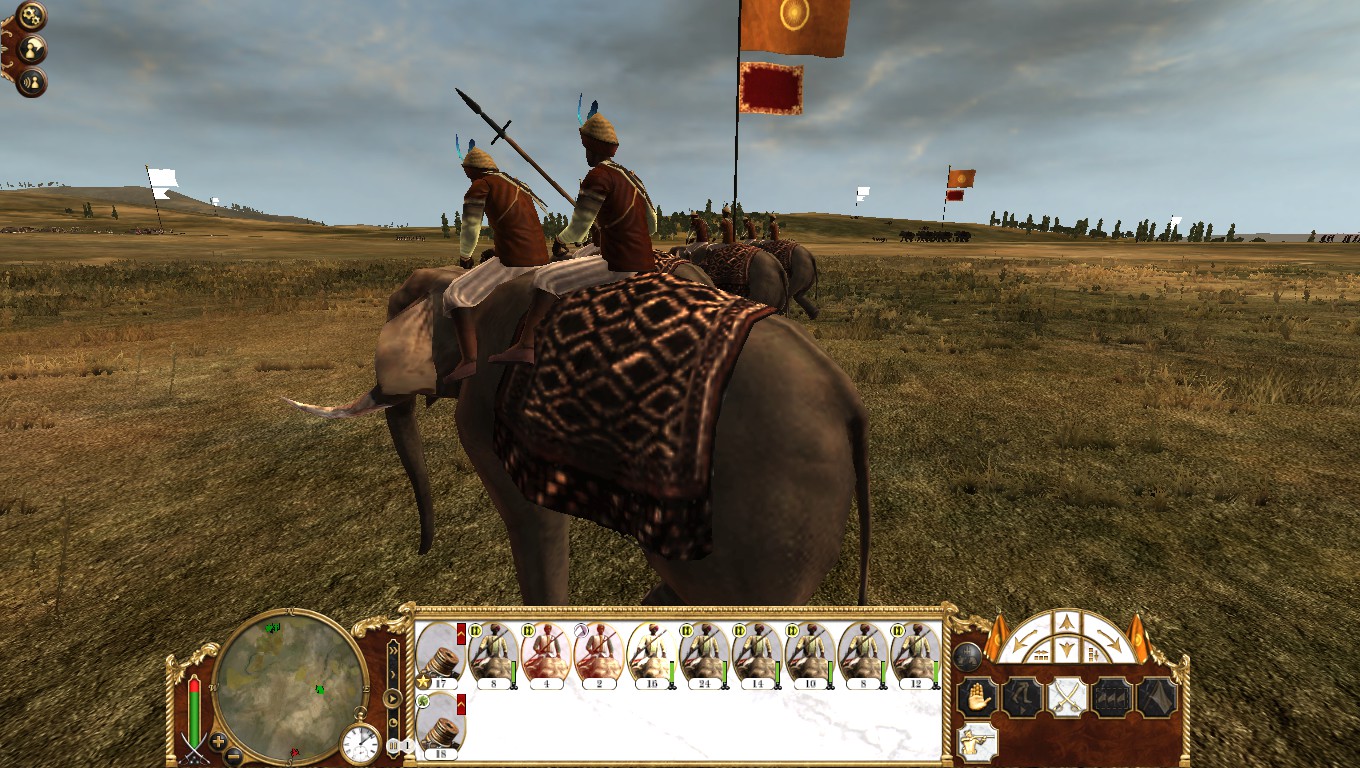Select the halt order hand icon
This screenshot has width=1360, height=768.
coord(976,696)
